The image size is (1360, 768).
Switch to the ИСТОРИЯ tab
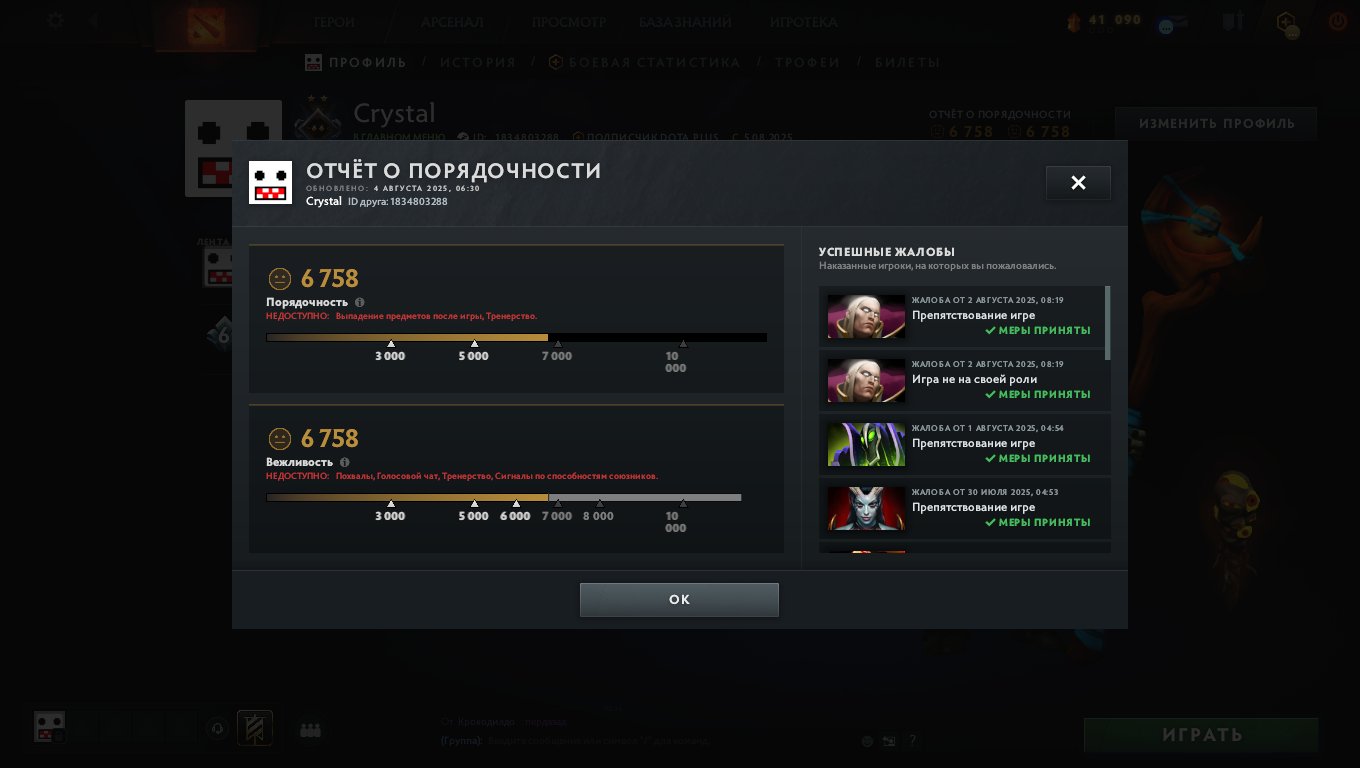[x=478, y=62]
